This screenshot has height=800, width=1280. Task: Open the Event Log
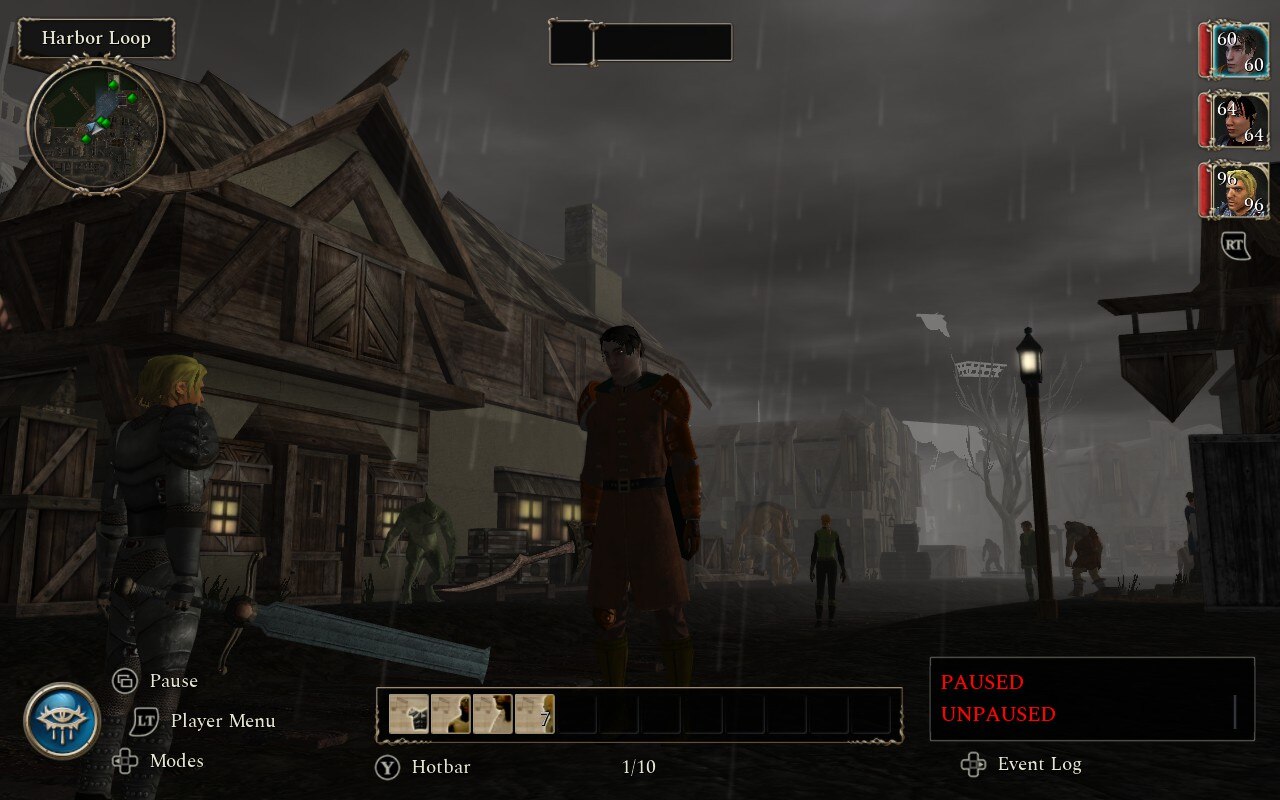click(x=1040, y=765)
